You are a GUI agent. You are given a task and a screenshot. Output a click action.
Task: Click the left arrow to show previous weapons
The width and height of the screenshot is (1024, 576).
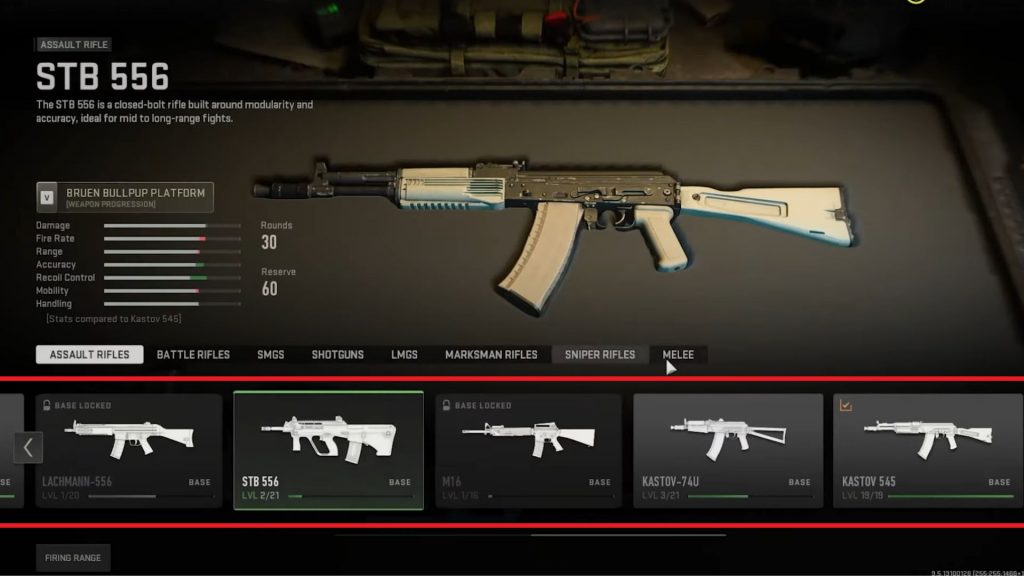pos(28,447)
